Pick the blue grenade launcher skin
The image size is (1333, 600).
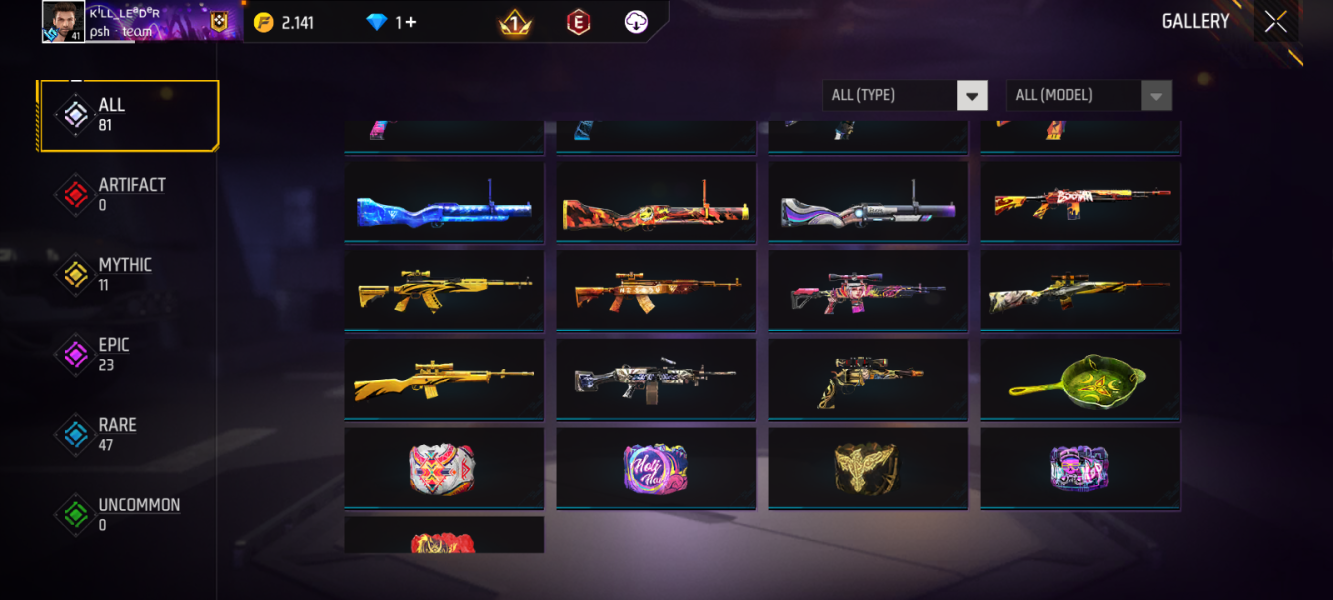[444, 202]
